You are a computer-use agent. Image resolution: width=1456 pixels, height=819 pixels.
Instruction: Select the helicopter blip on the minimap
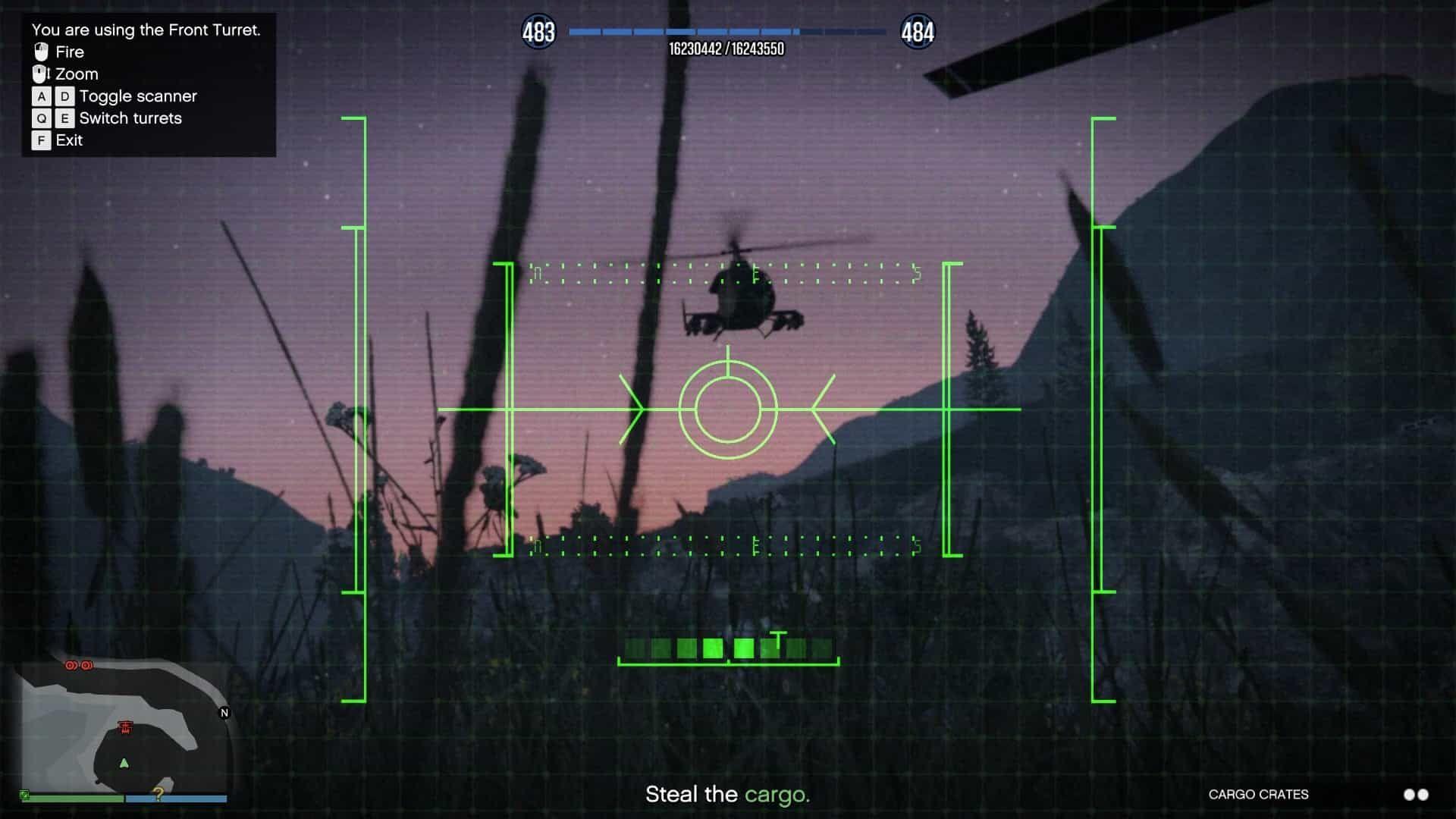[125, 726]
